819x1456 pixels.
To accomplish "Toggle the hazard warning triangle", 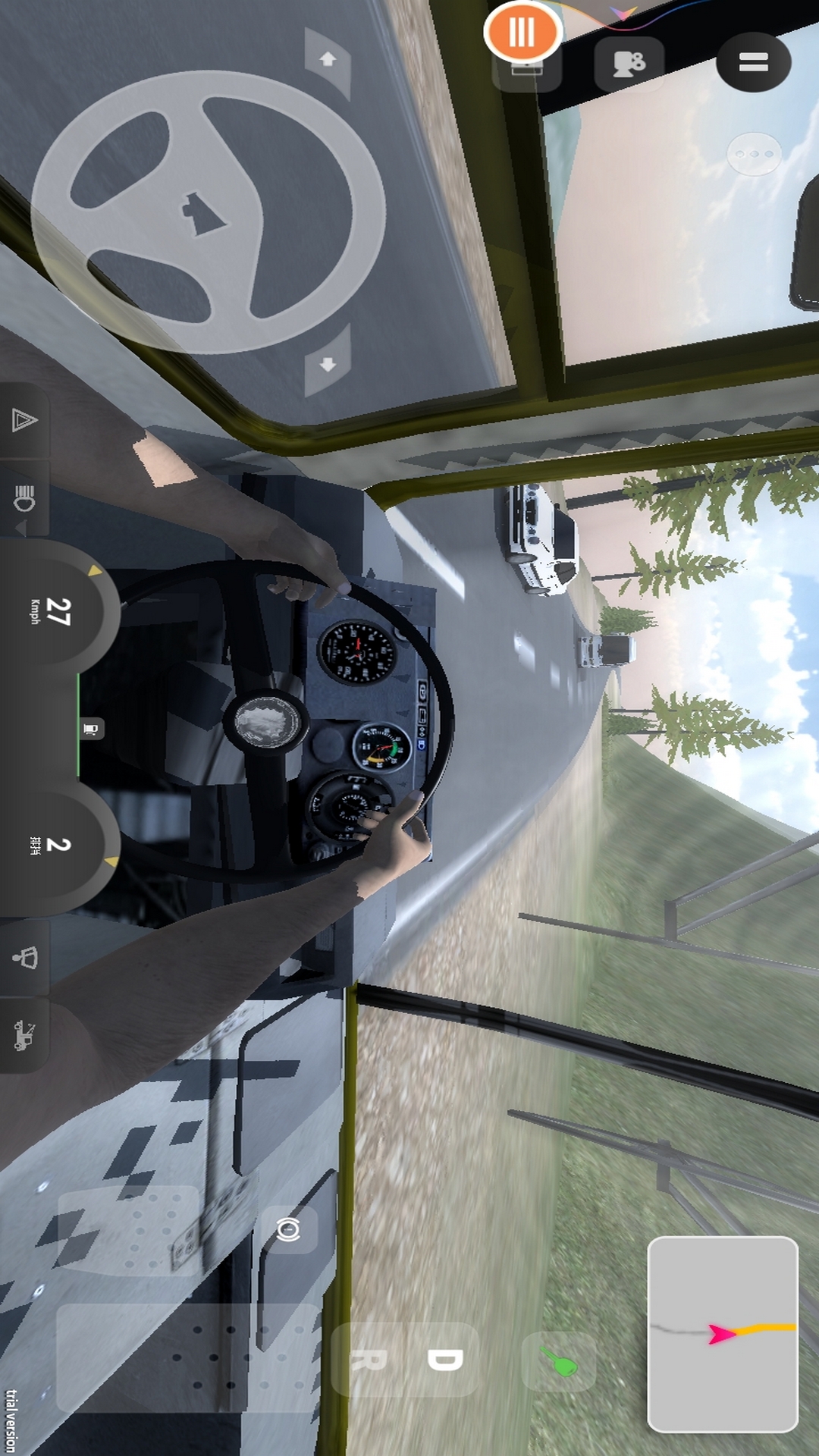I will (x=24, y=420).
